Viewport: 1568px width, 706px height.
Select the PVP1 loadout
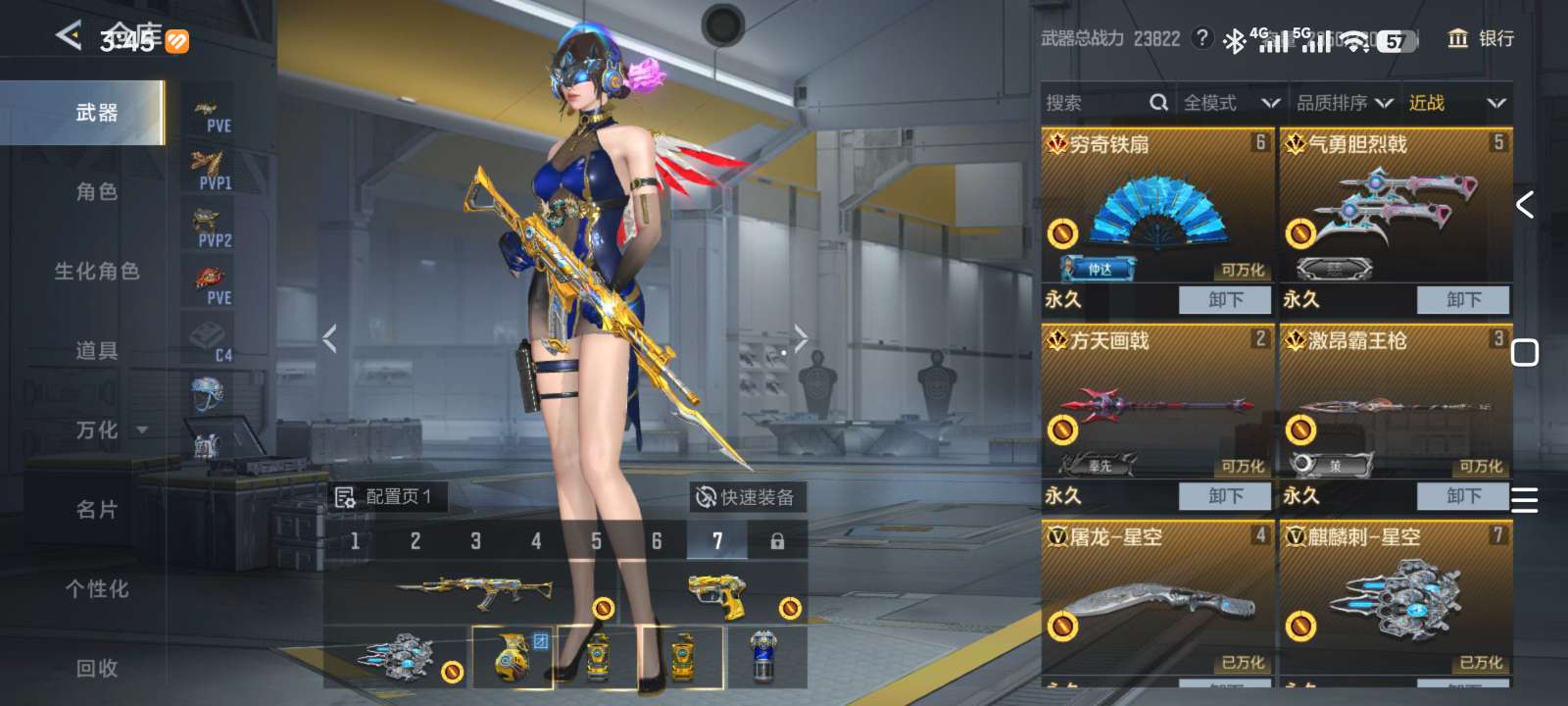(211, 171)
